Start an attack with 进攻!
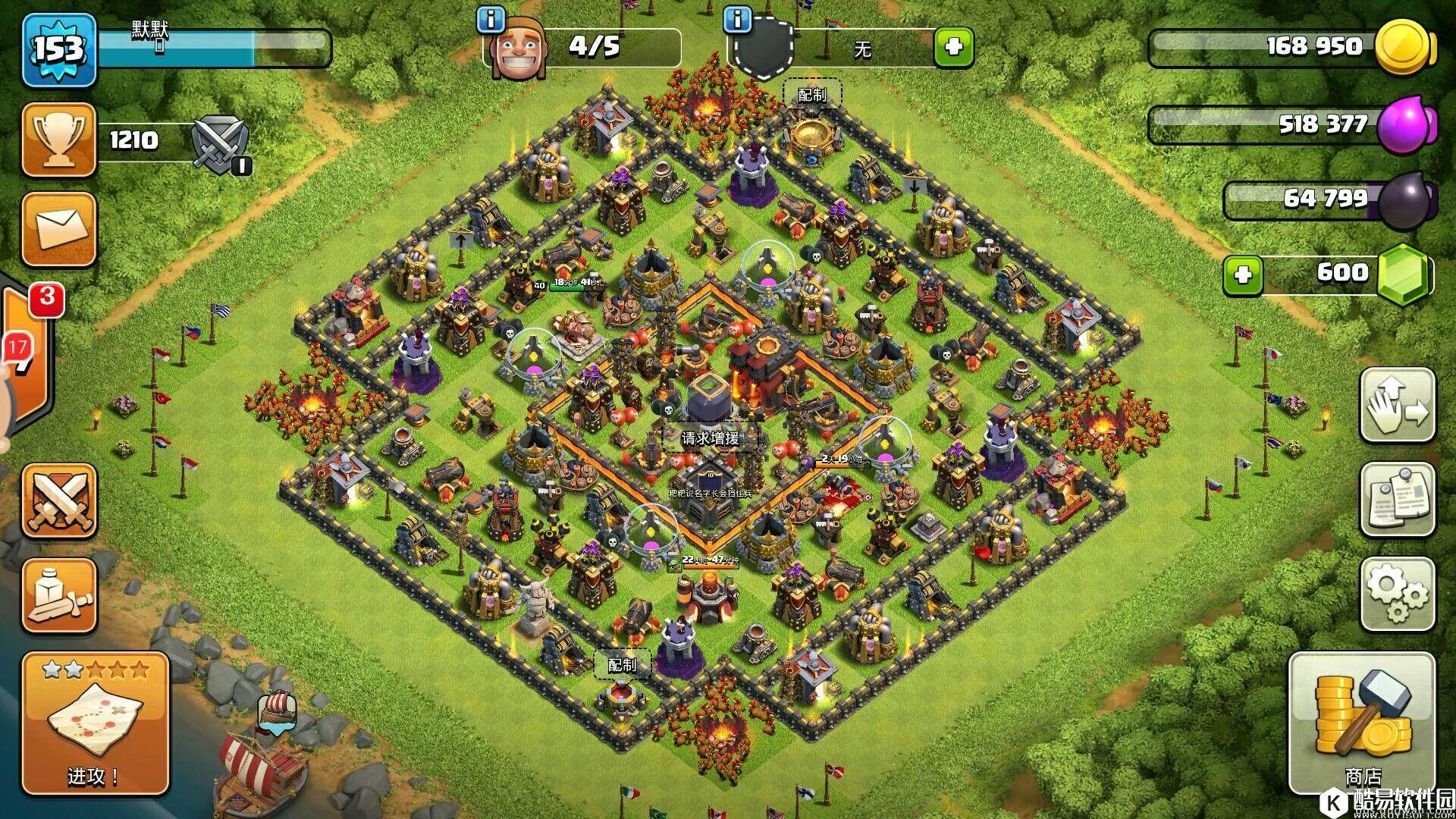The image size is (1456, 819). [94, 723]
